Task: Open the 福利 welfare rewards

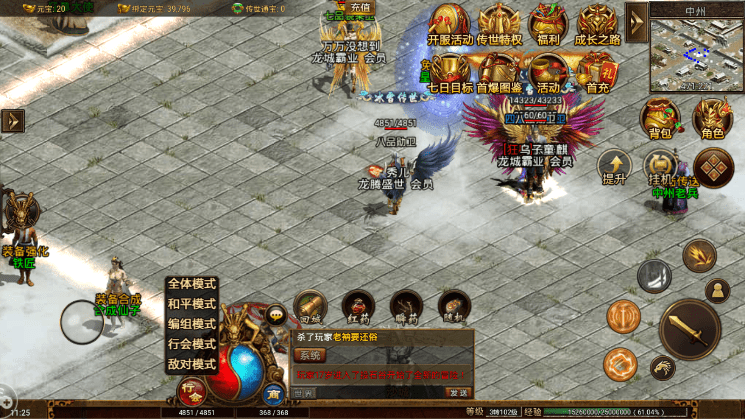Action: 546,25
